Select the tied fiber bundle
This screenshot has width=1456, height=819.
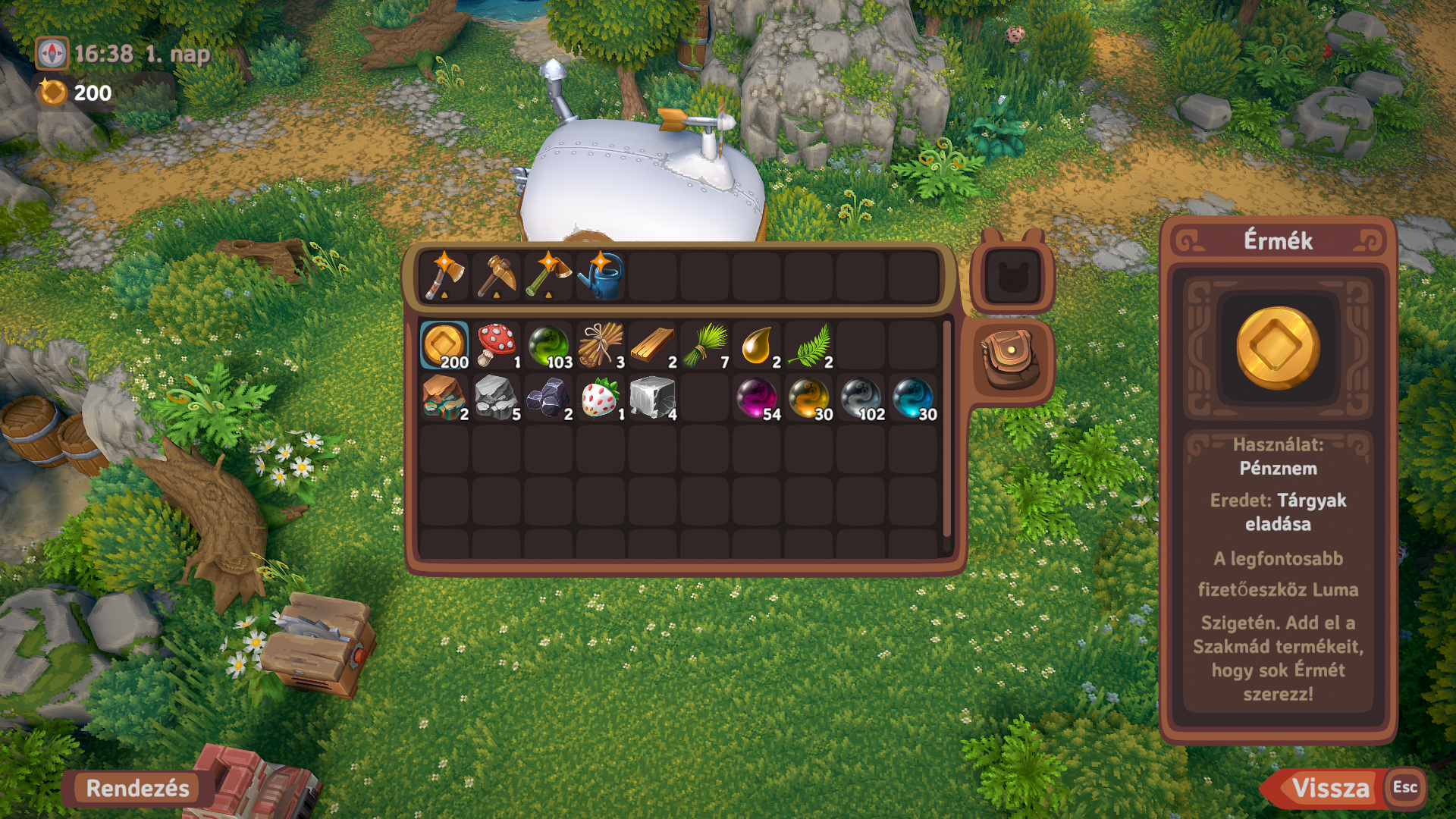tap(601, 345)
